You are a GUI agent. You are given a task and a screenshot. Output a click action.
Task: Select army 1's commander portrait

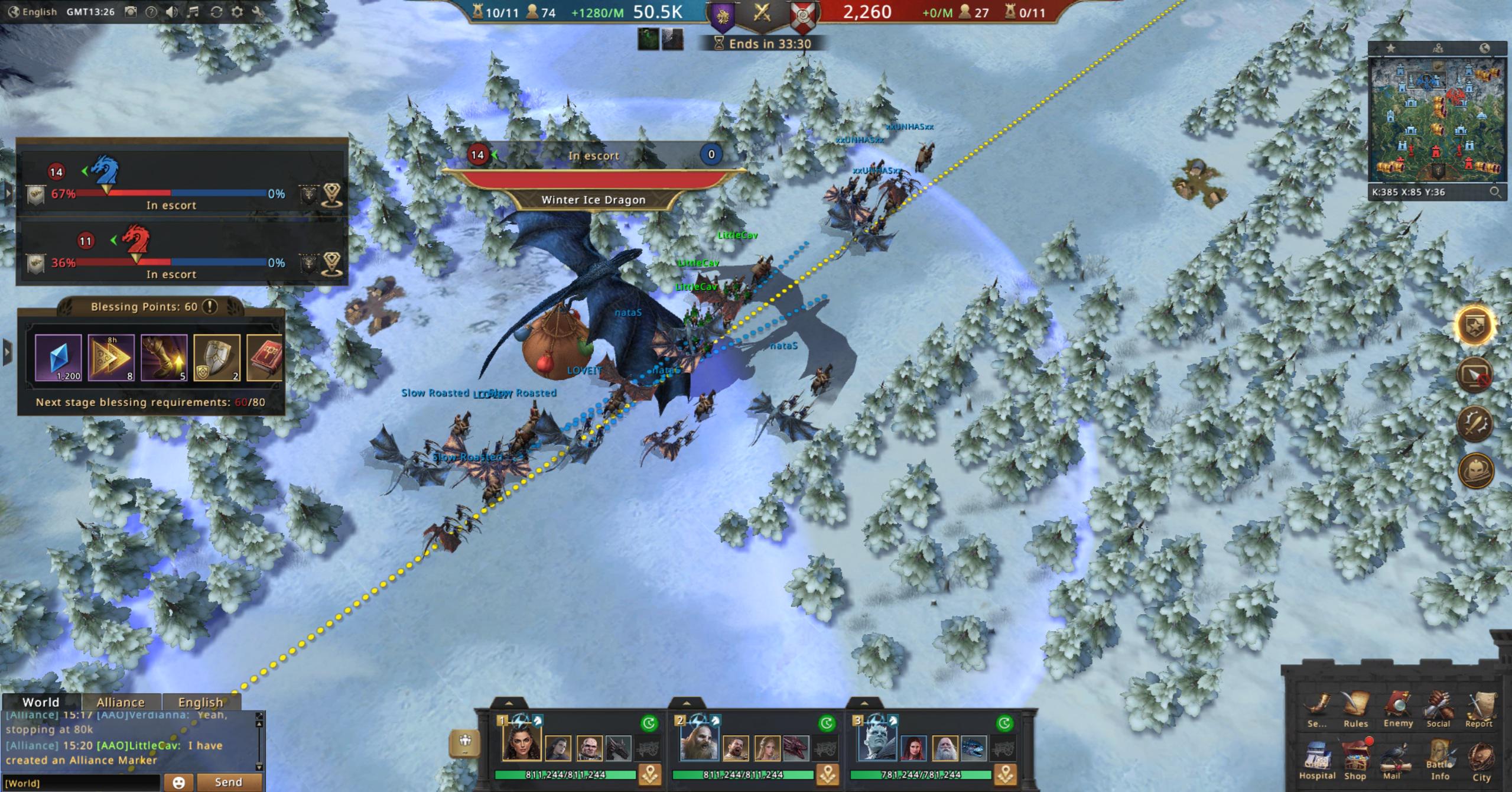521,742
